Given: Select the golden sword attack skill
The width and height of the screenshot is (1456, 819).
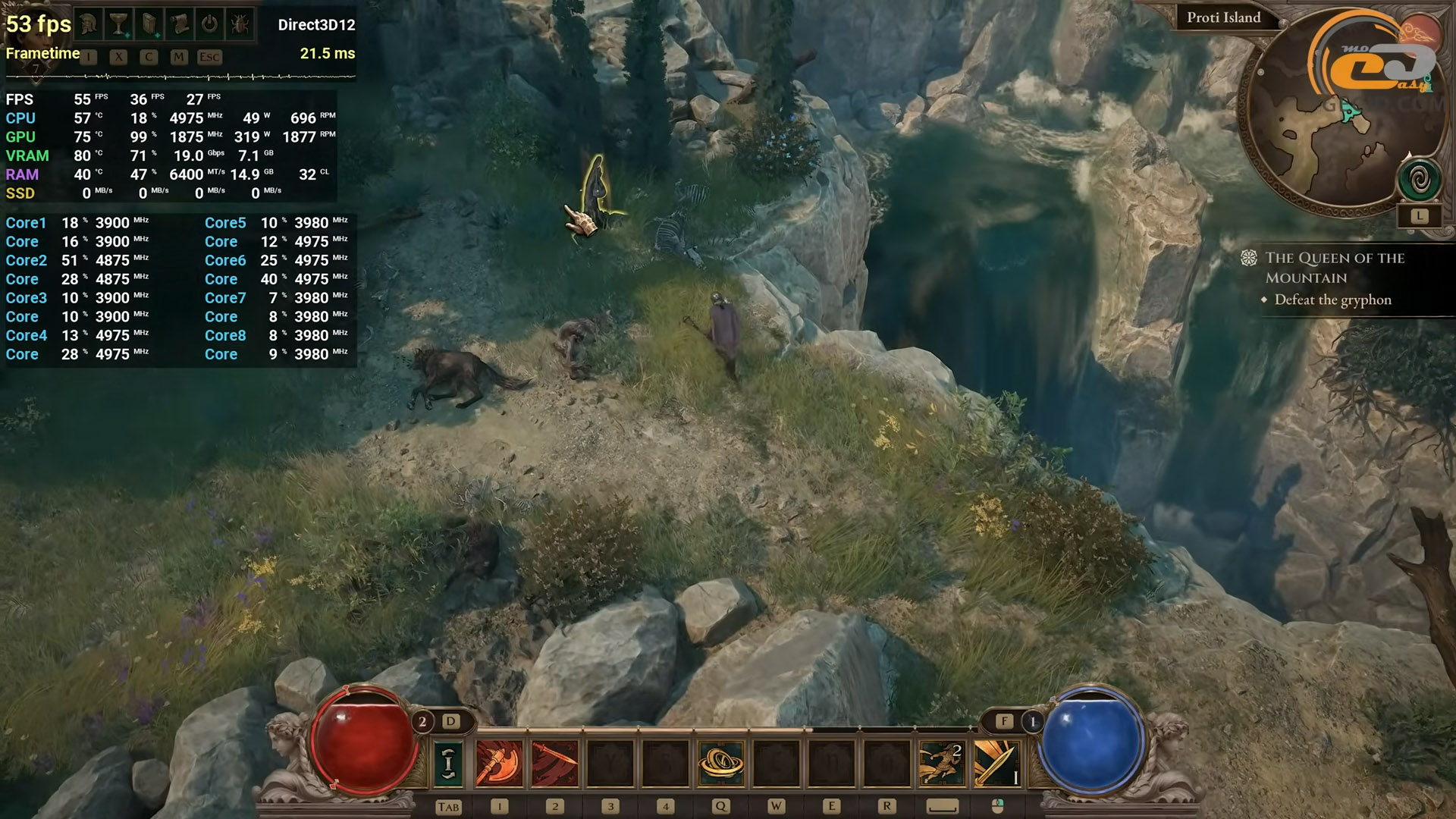Looking at the screenshot, I should click(x=996, y=762).
